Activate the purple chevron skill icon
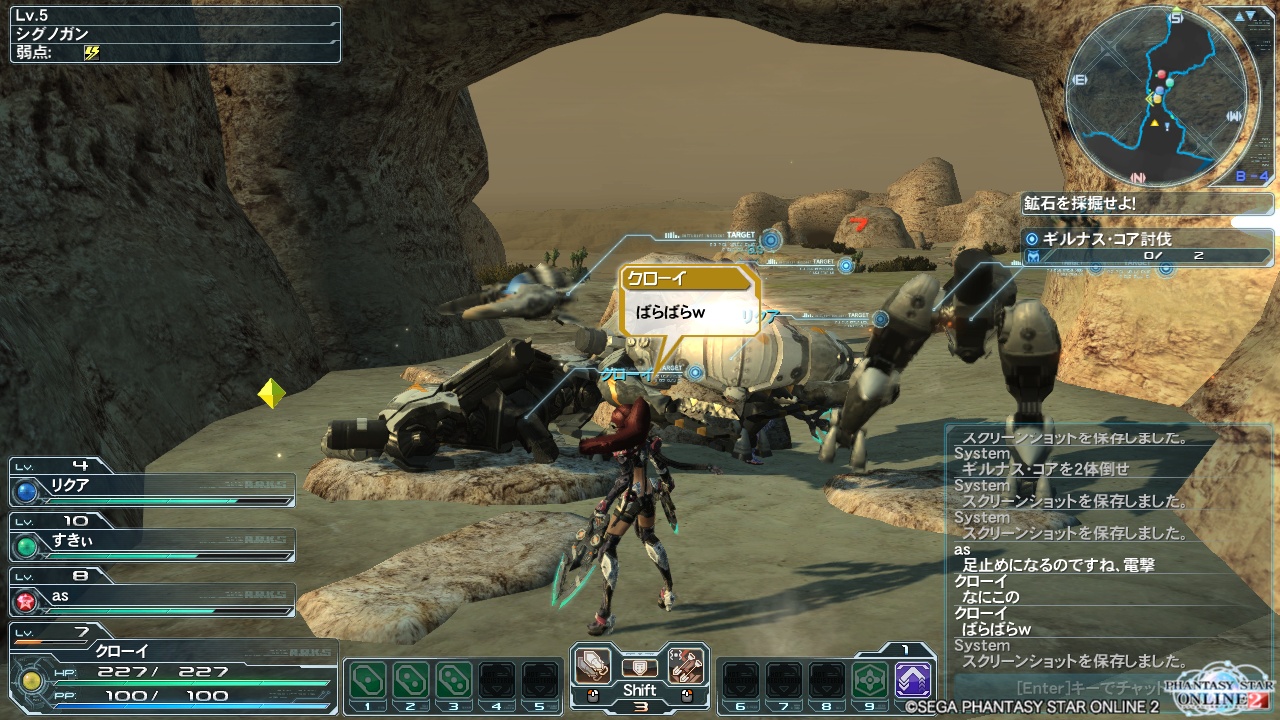 coord(913,680)
